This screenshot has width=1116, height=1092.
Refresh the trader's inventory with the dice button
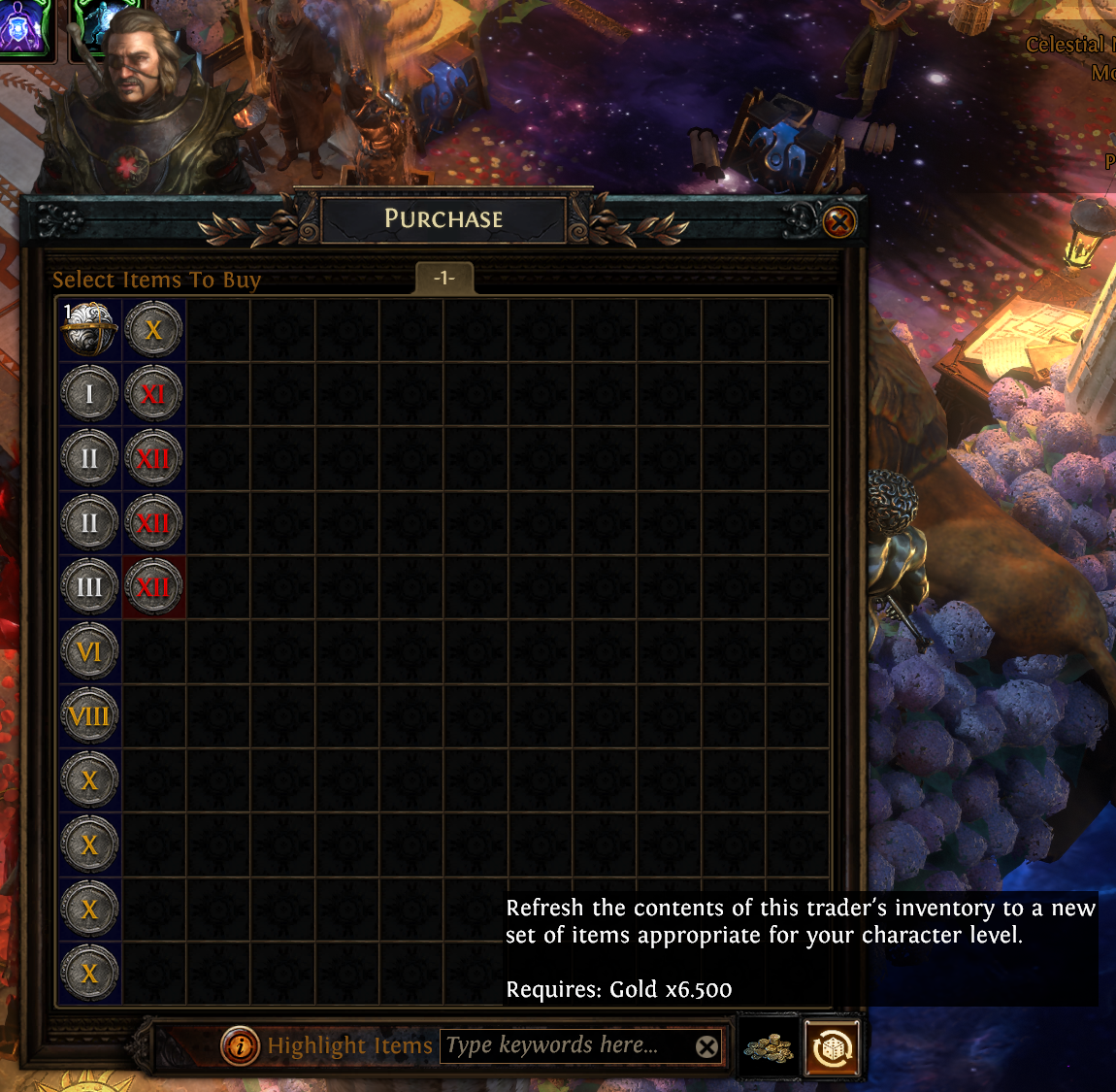click(x=832, y=1047)
